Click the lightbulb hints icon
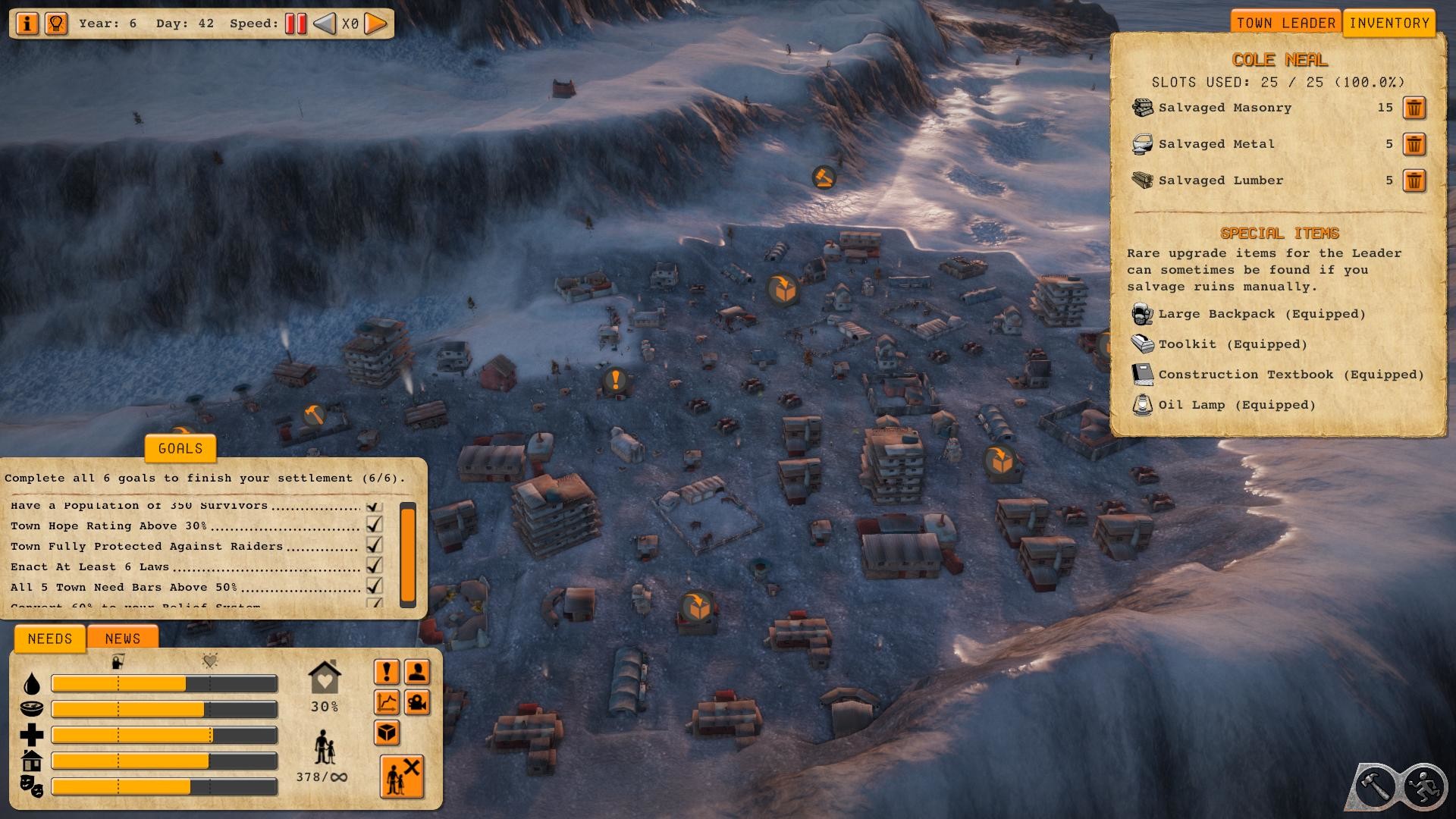 (55, 24)
